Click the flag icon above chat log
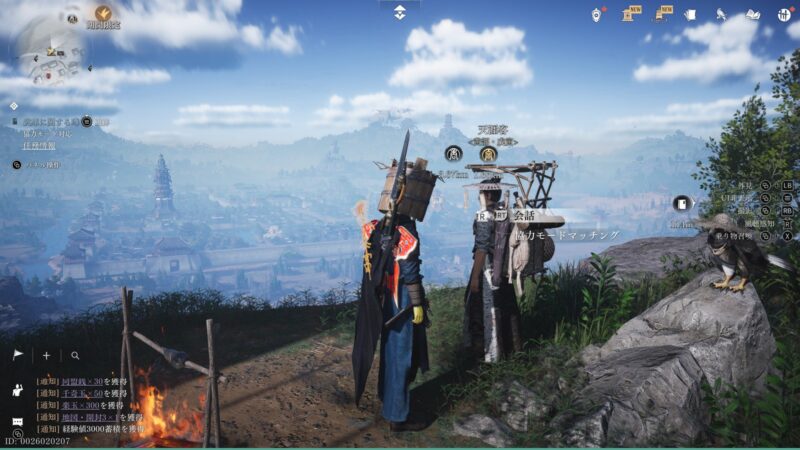 (17, 355)
